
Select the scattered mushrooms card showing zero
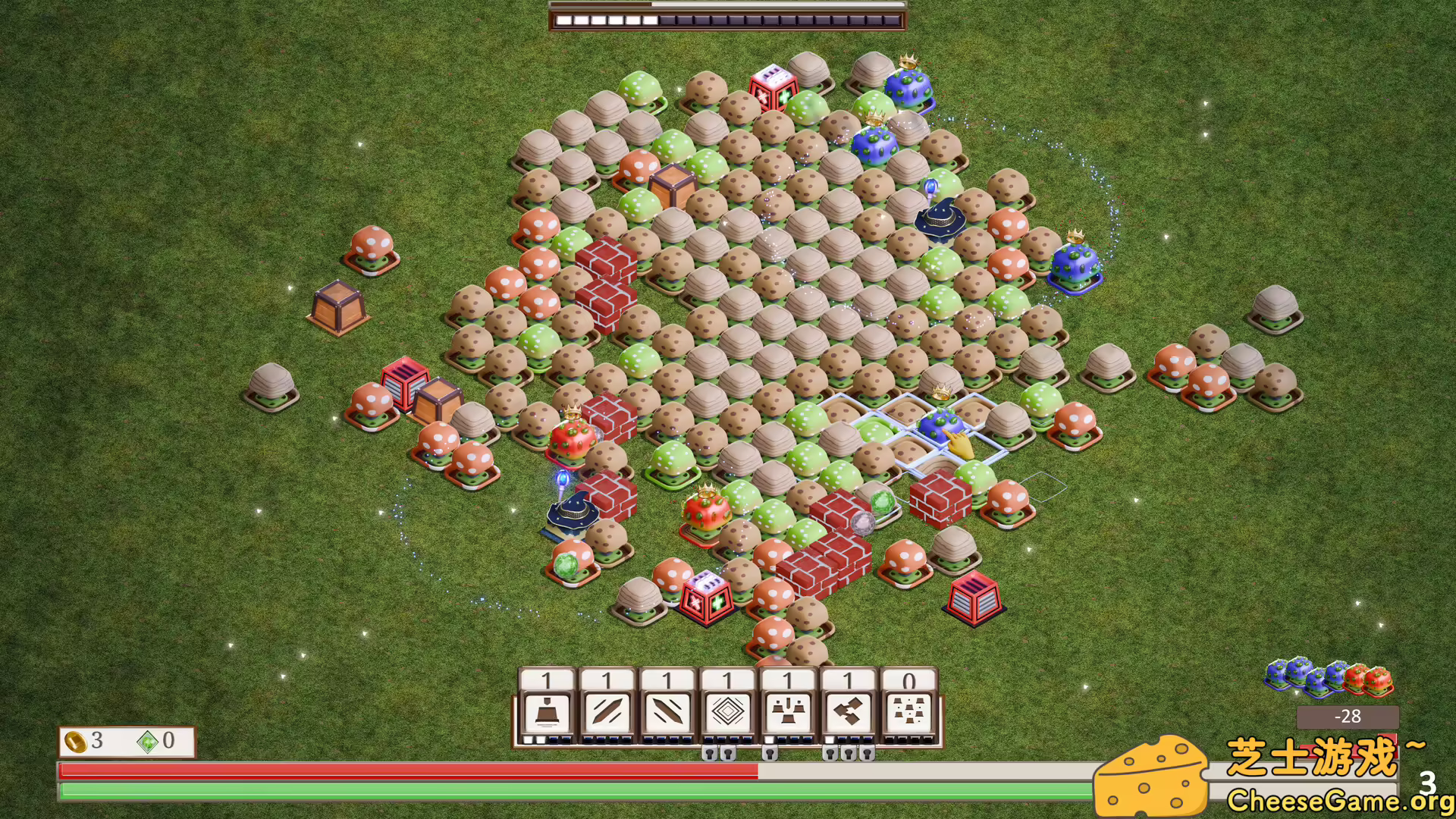[909, 711]
